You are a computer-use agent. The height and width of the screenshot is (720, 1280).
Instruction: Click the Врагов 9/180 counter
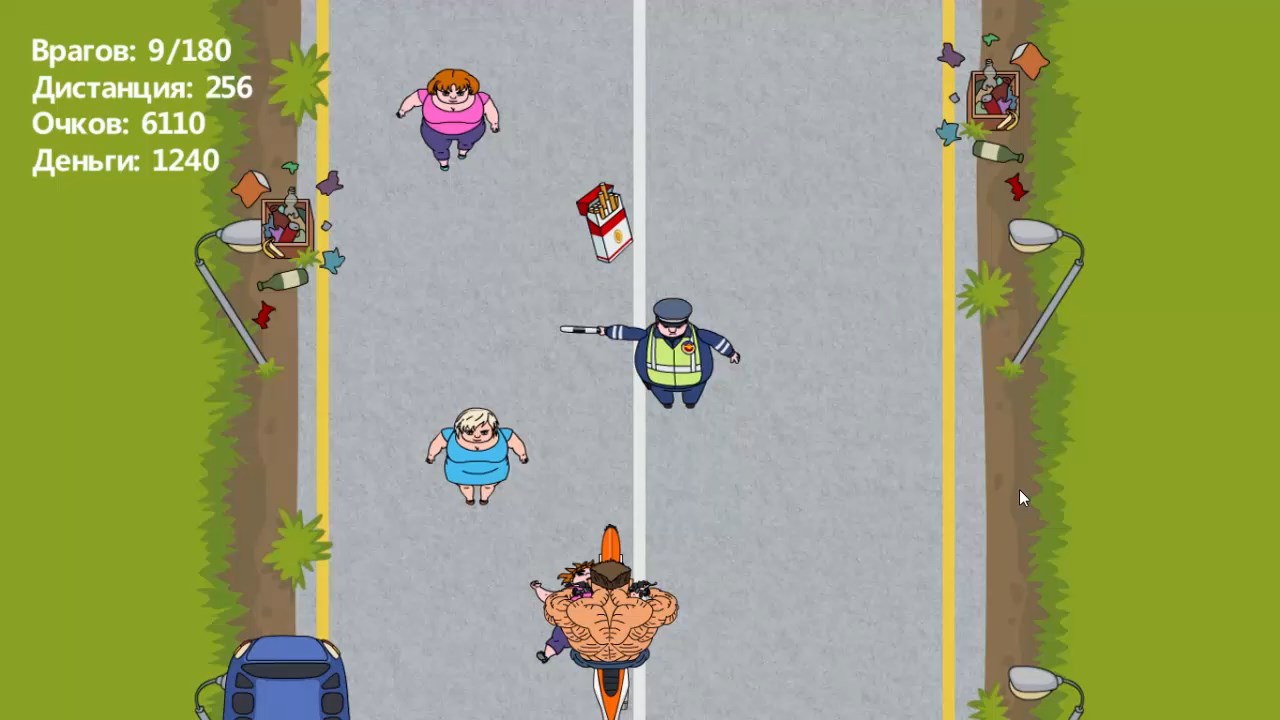130,50
